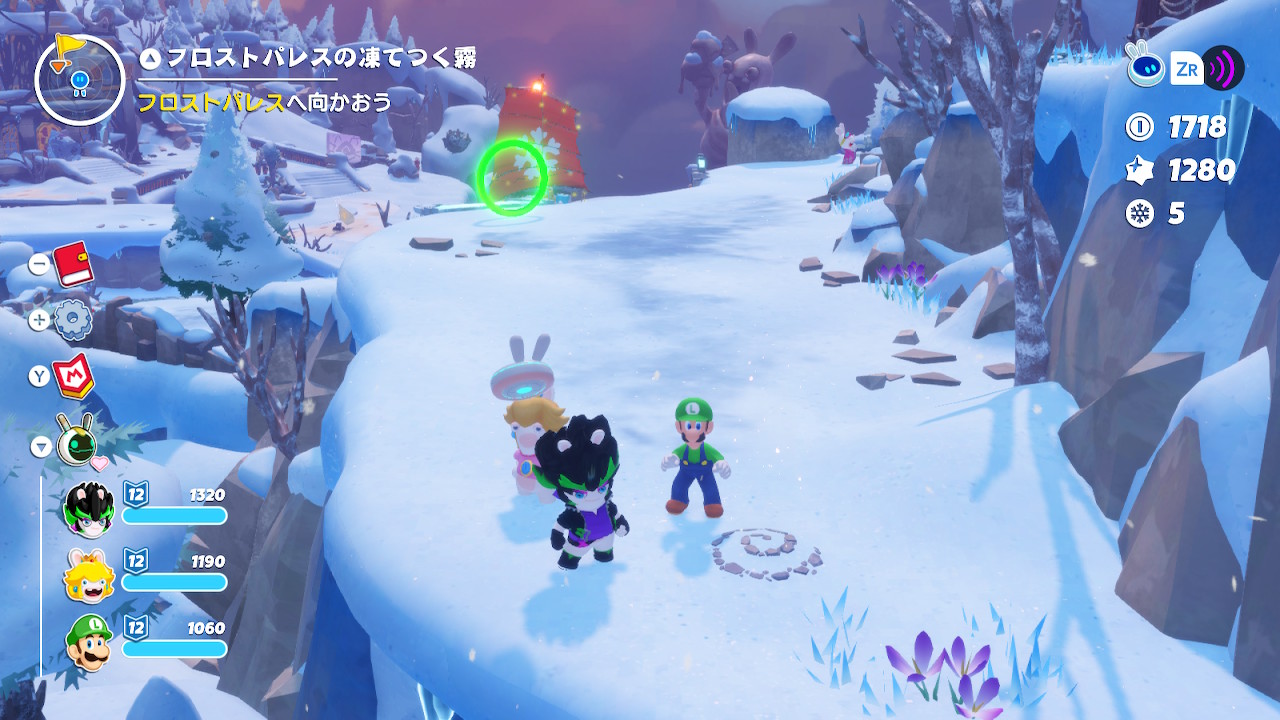Screen dimensions: 1280x720
Task: Open the circular minimap radar
Action: pyautogui.click(x=80, y=80)
